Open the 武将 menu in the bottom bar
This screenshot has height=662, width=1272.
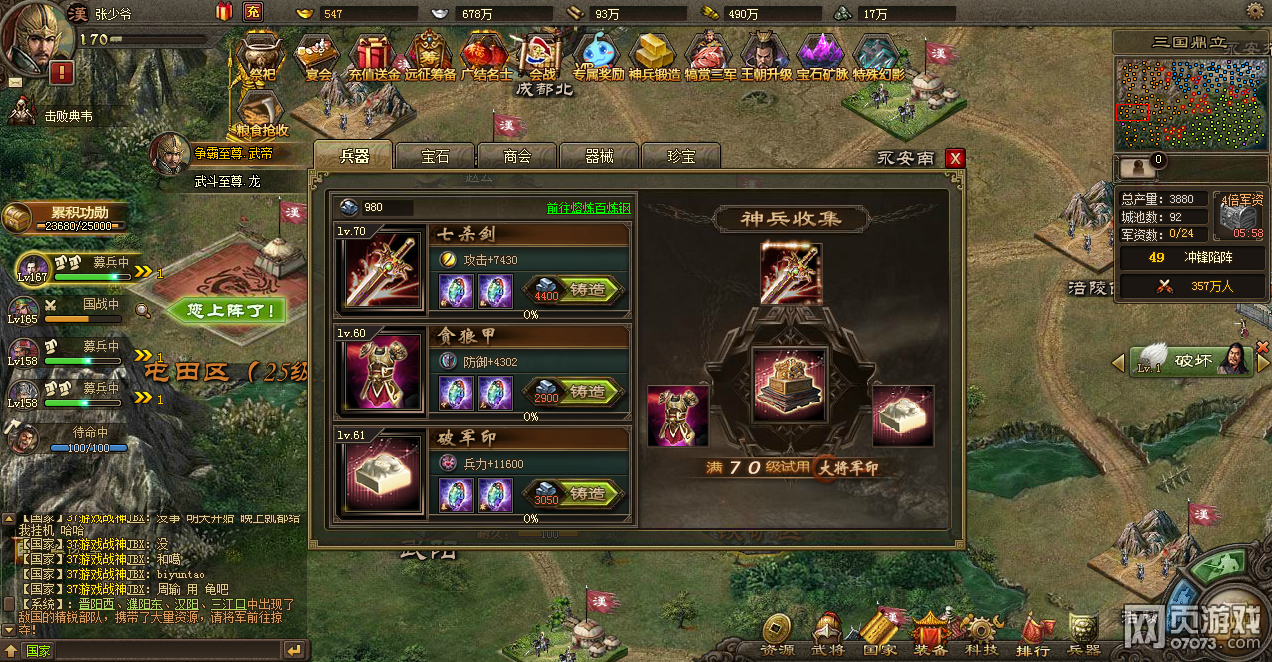827,634
